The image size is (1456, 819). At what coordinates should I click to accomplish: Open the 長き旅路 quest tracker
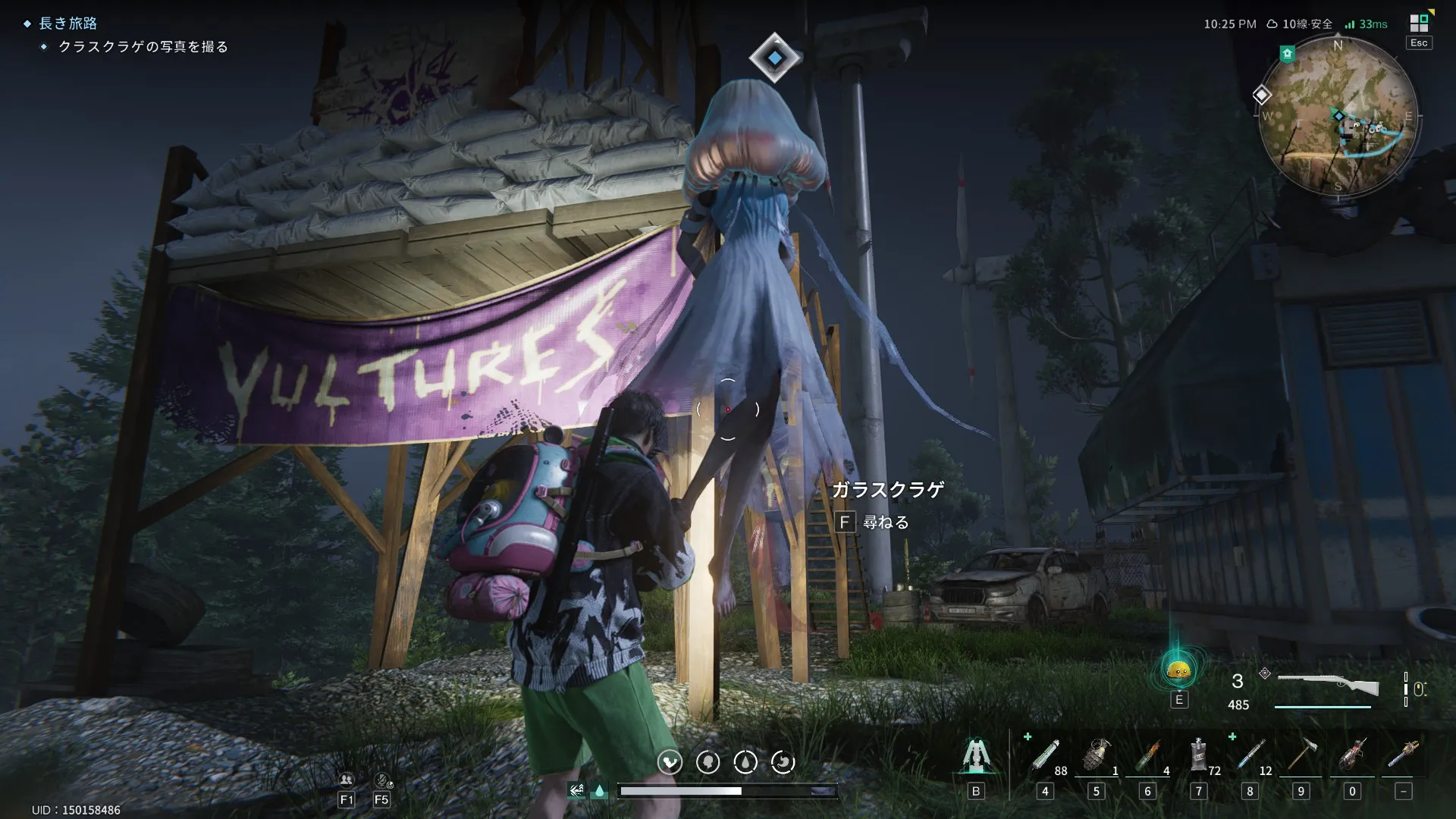[x=68, y=24]
